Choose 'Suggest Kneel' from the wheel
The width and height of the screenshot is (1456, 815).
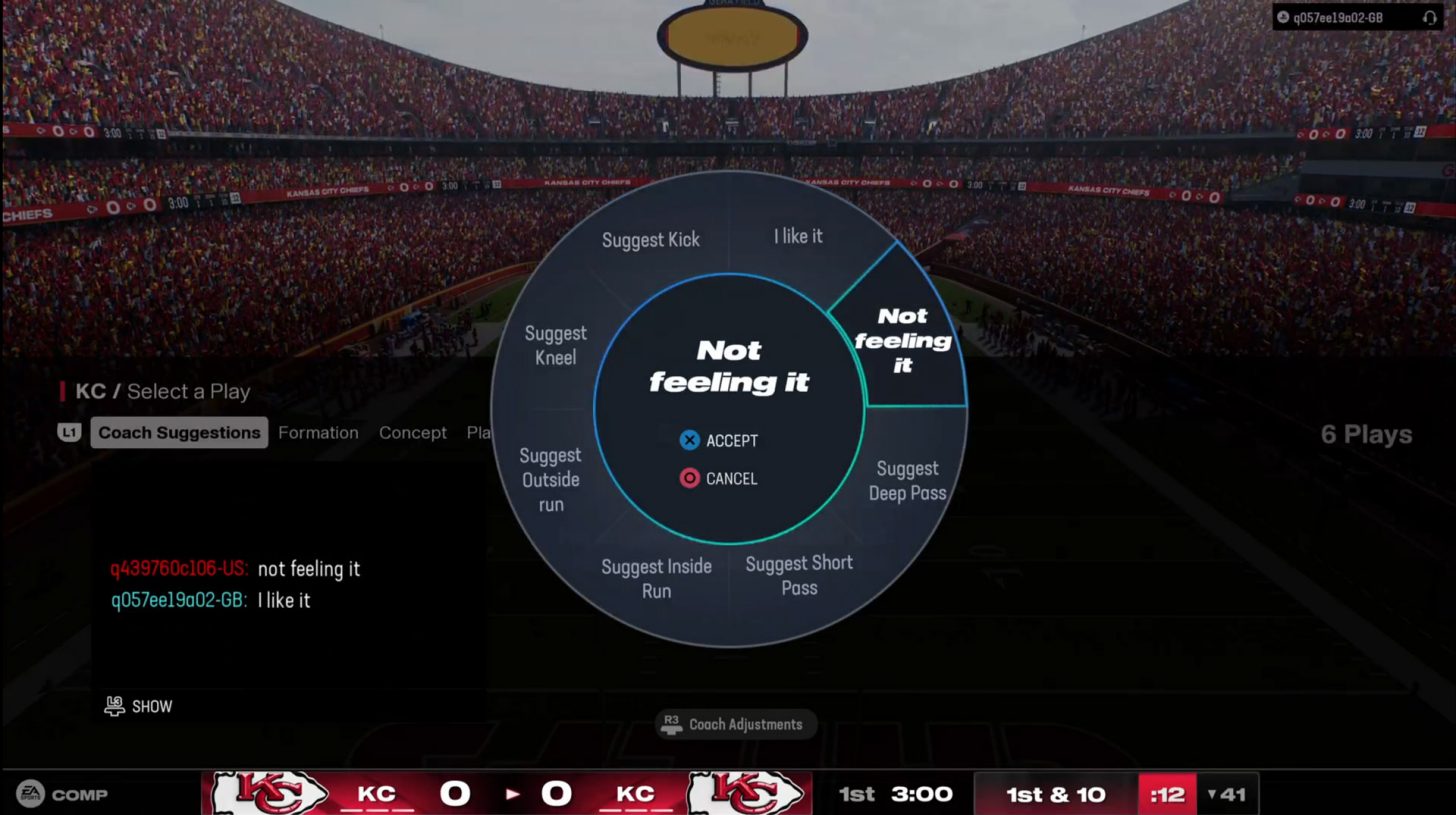(555, 344)
